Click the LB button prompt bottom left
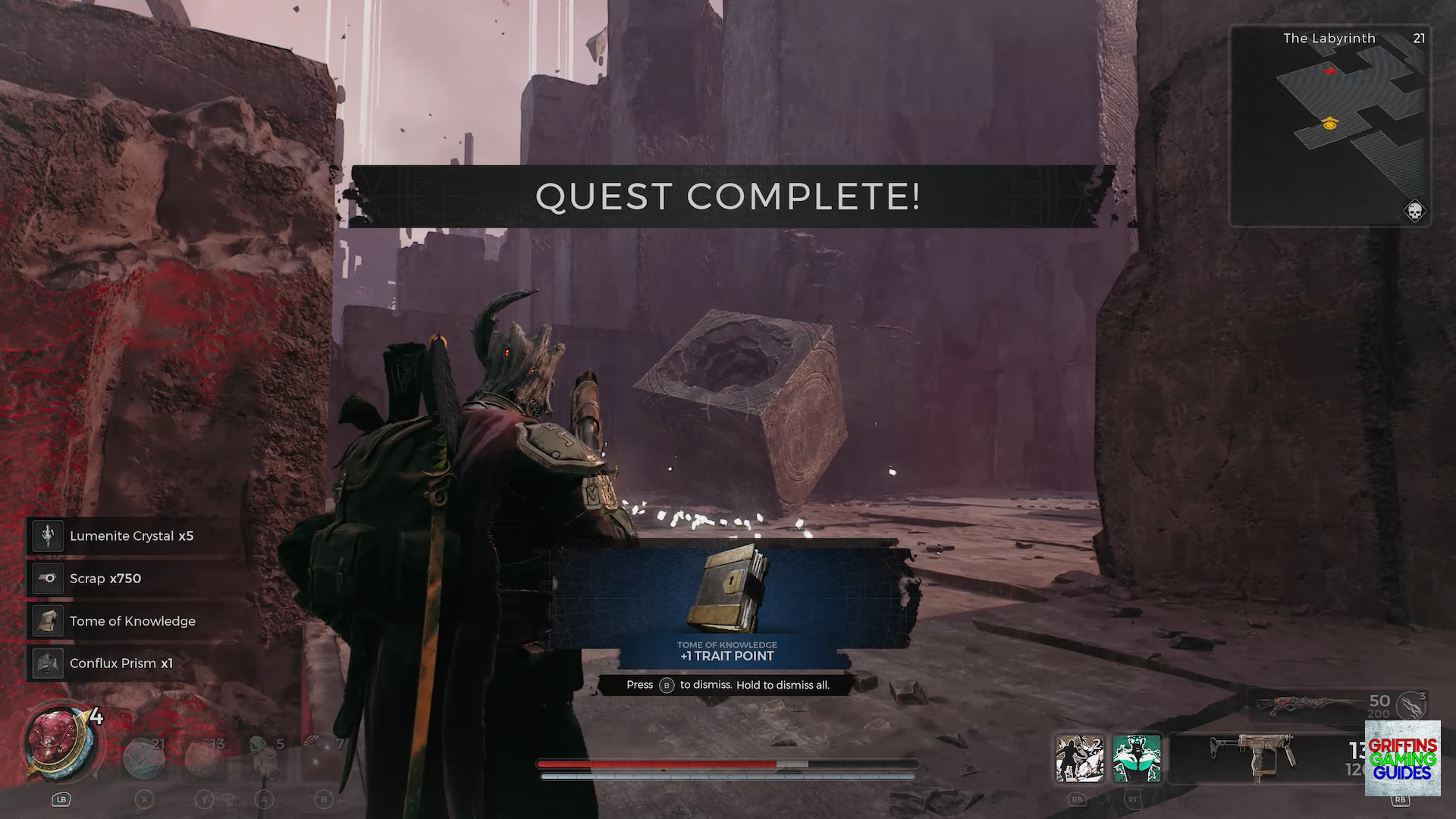The image size is (1456, 819). 61,799
